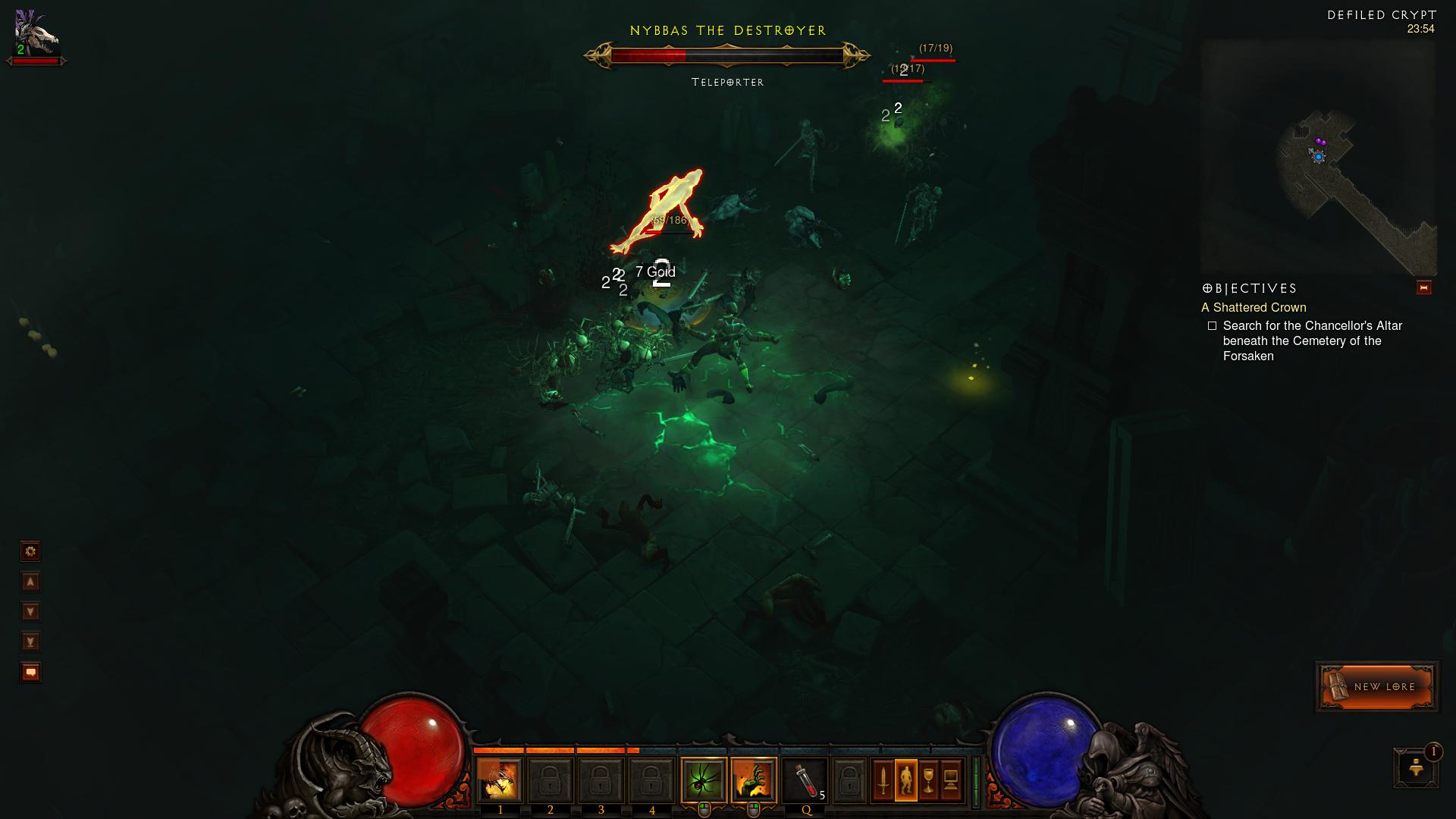1456x819 pixels.
Task: Select the pet portrait in the top-left corner
Action: click(36, 34)
